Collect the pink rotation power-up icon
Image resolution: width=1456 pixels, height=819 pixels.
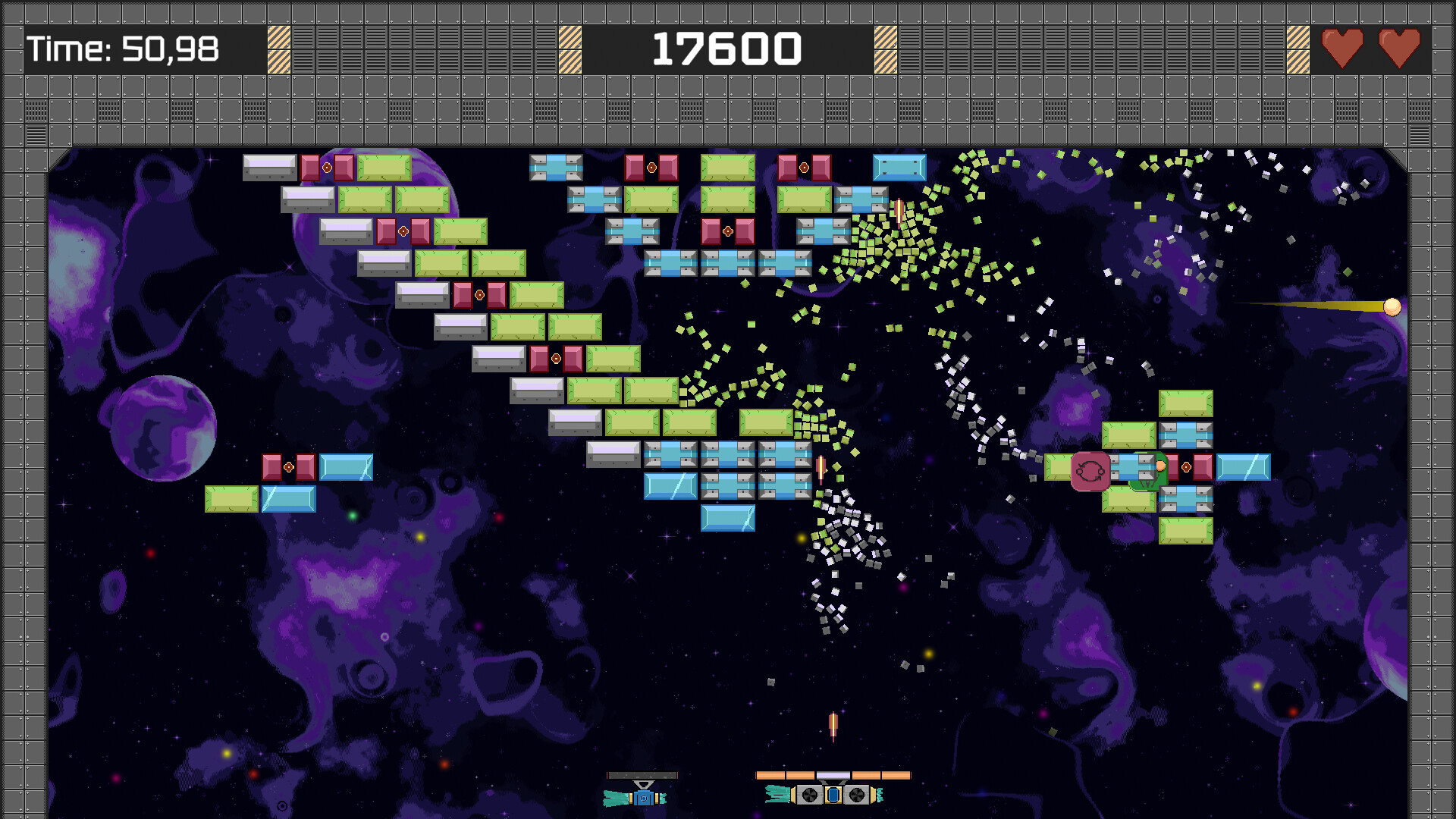[x=1090, y=472]
